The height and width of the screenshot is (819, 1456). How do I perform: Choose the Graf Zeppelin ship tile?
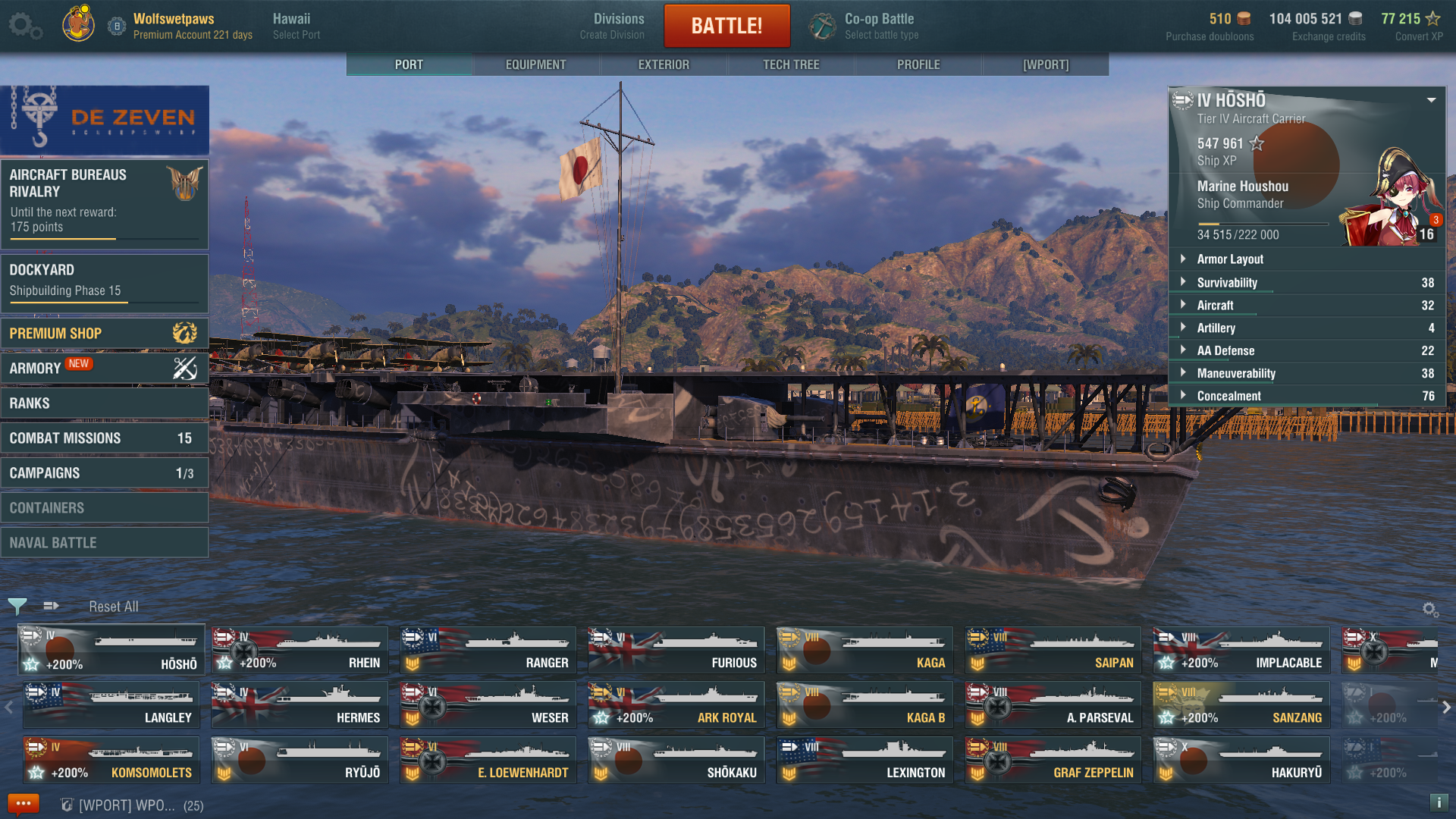click(1053, 761)
